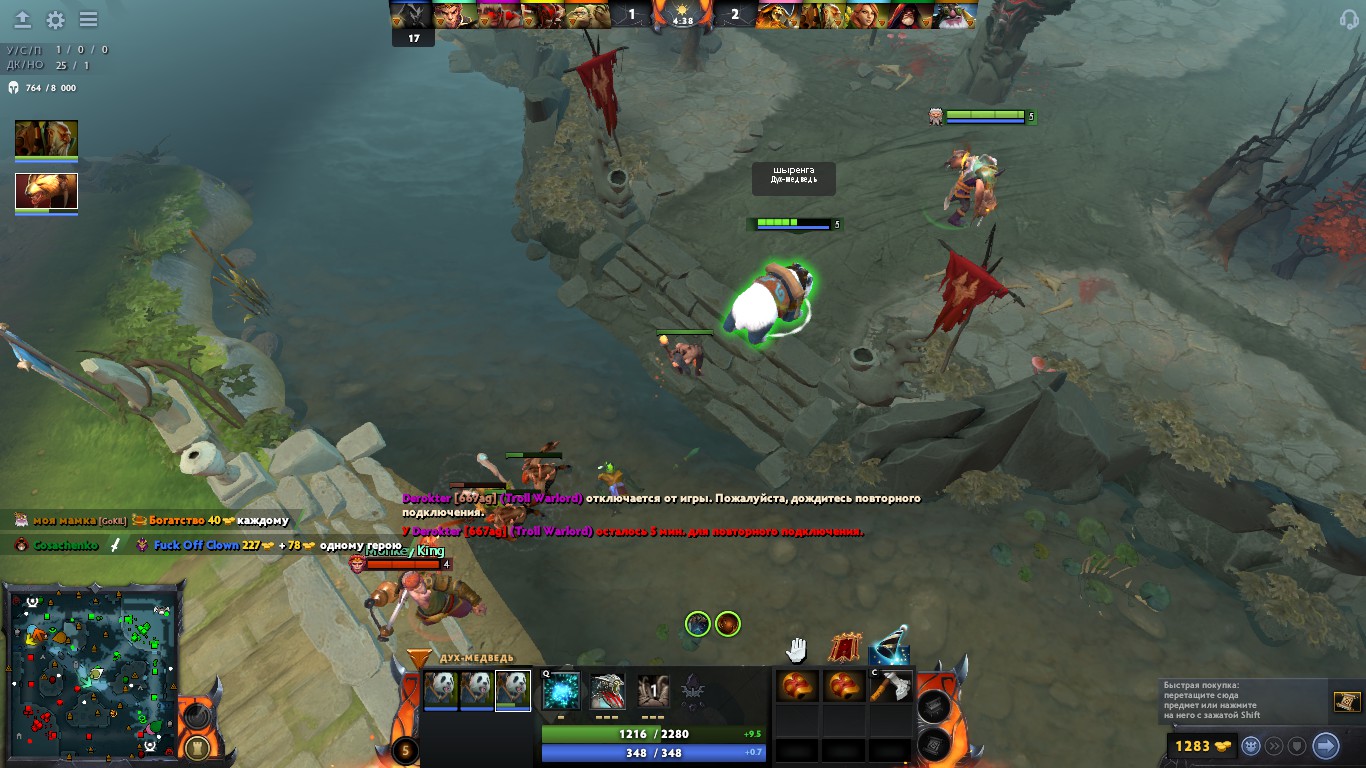1366x768 pixels.
Task: Click the Spirit Bear portrait in the left sidebar
Action: (46, 191)
